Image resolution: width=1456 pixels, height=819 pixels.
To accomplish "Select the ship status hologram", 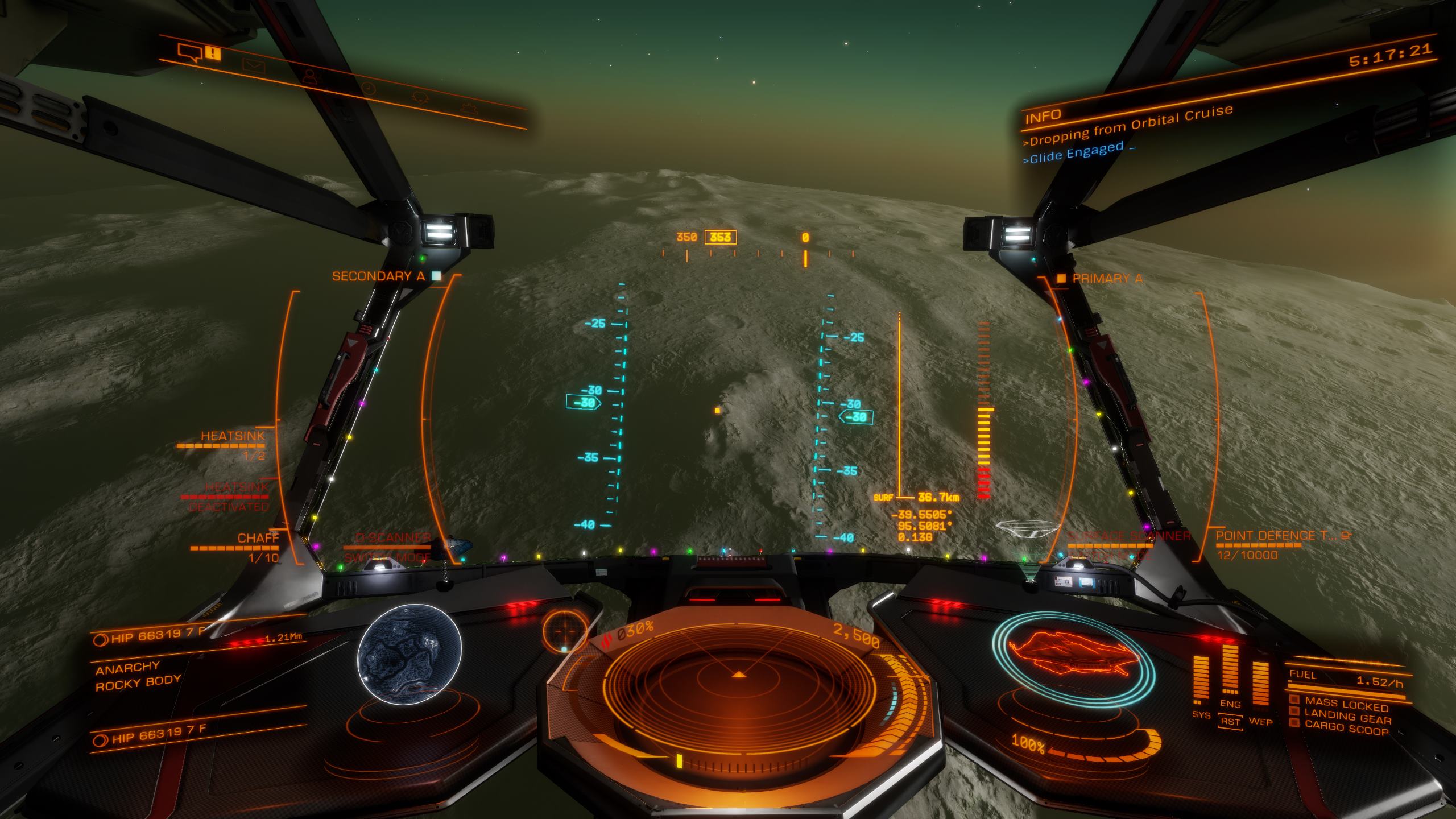I will 1074,660.
